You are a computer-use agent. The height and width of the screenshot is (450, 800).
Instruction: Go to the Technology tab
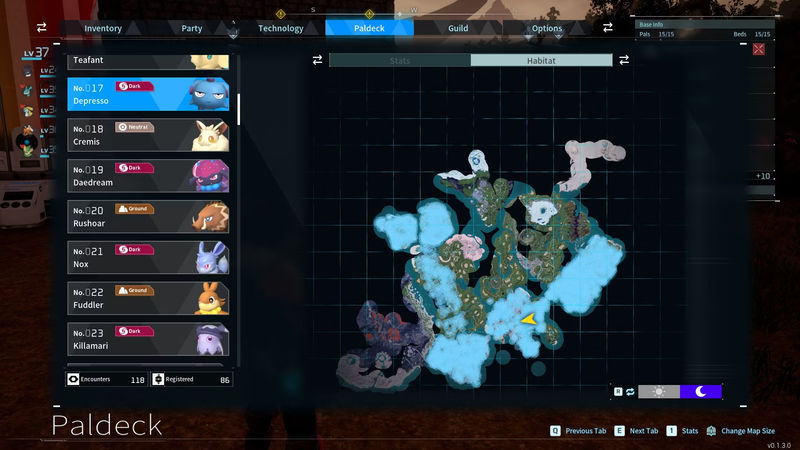pyautogui.click(x=280, y=28)
